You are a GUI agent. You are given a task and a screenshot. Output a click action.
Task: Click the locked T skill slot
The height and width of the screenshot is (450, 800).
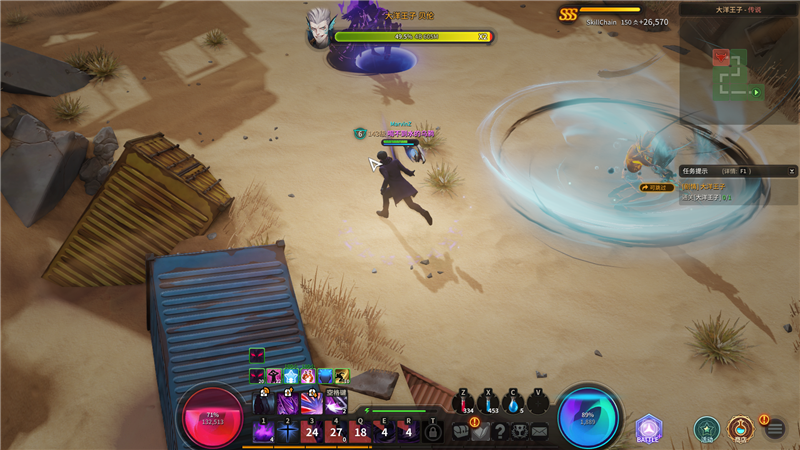[432, 432]
